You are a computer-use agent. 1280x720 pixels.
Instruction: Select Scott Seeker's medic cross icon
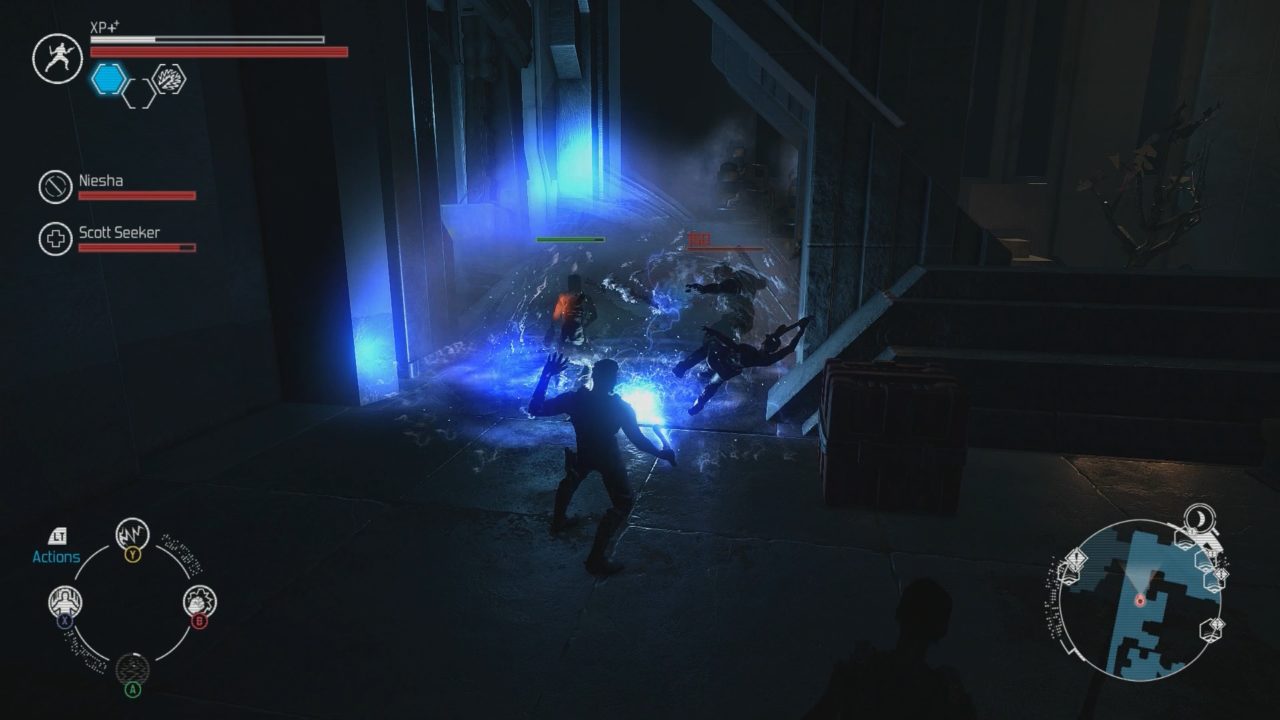click(55, 239)
